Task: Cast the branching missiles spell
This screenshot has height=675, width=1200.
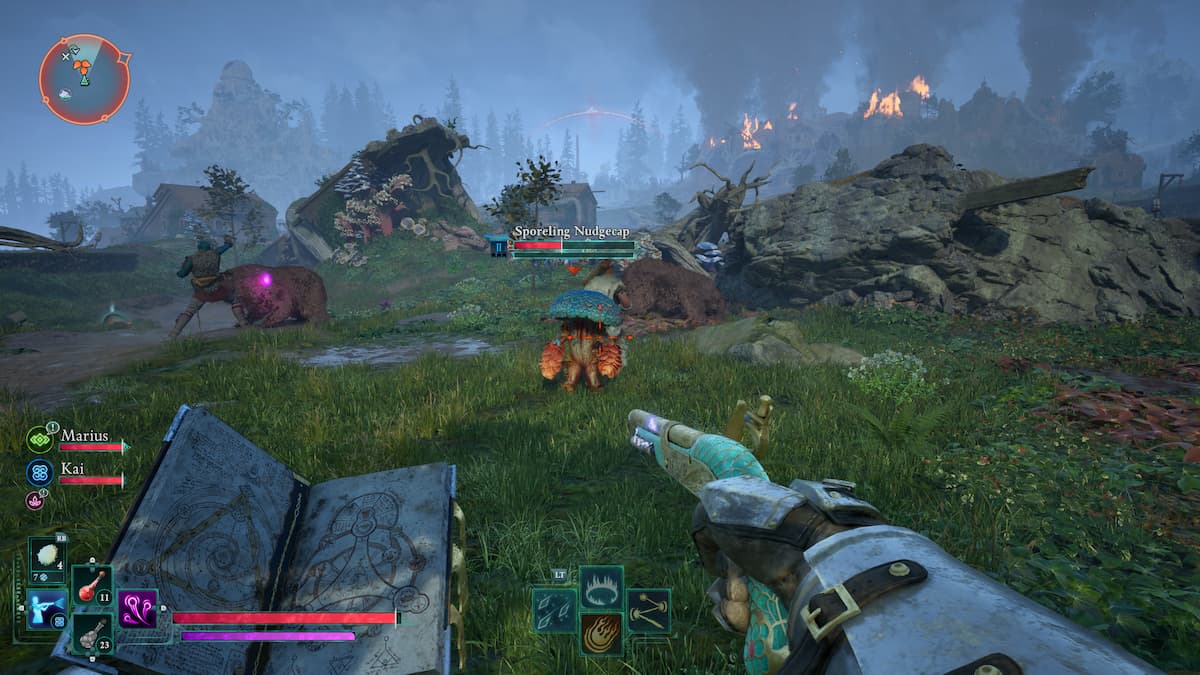Action: pyautogui.click(x=648, y=609)
